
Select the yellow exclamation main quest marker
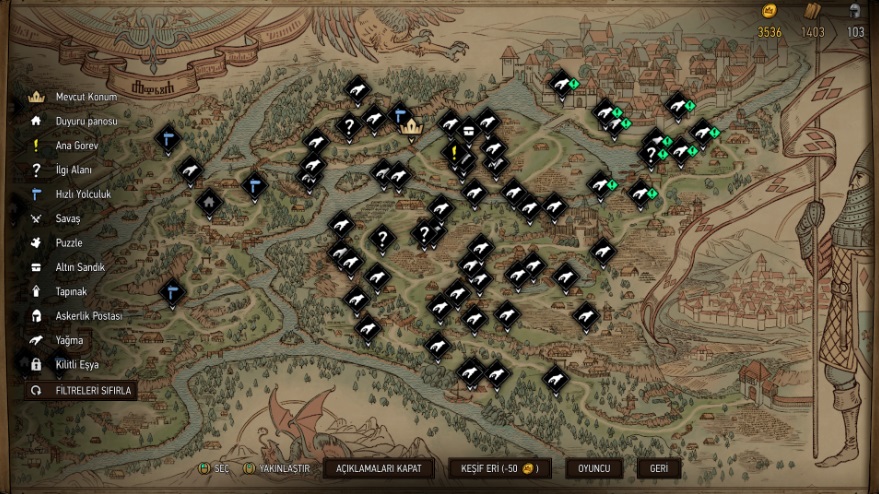tap(454, 153)
